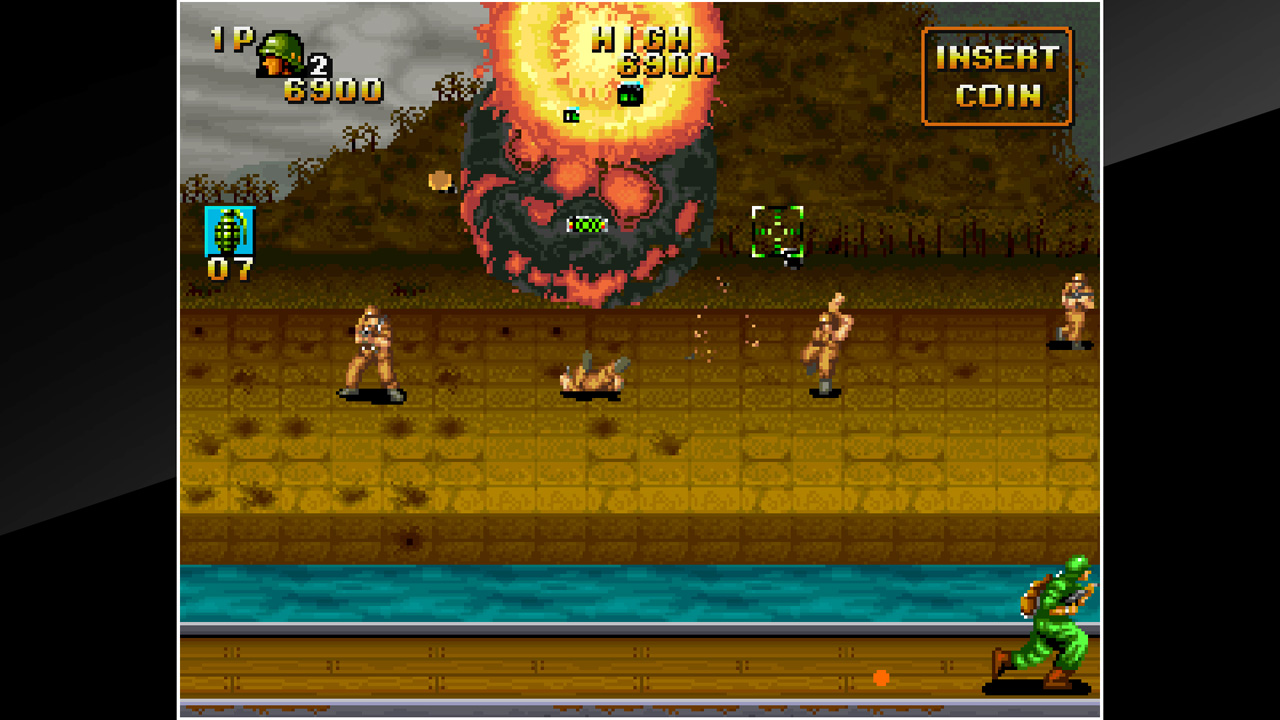Click the spinning ammo pickup inside the fireball

[586, 223]
